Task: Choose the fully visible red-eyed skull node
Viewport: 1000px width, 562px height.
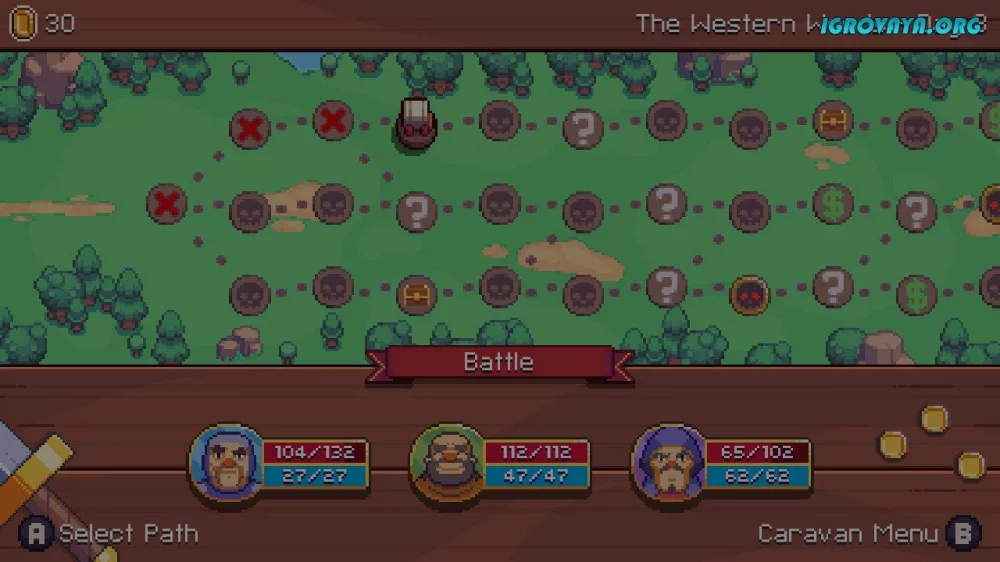Action: 749,294
